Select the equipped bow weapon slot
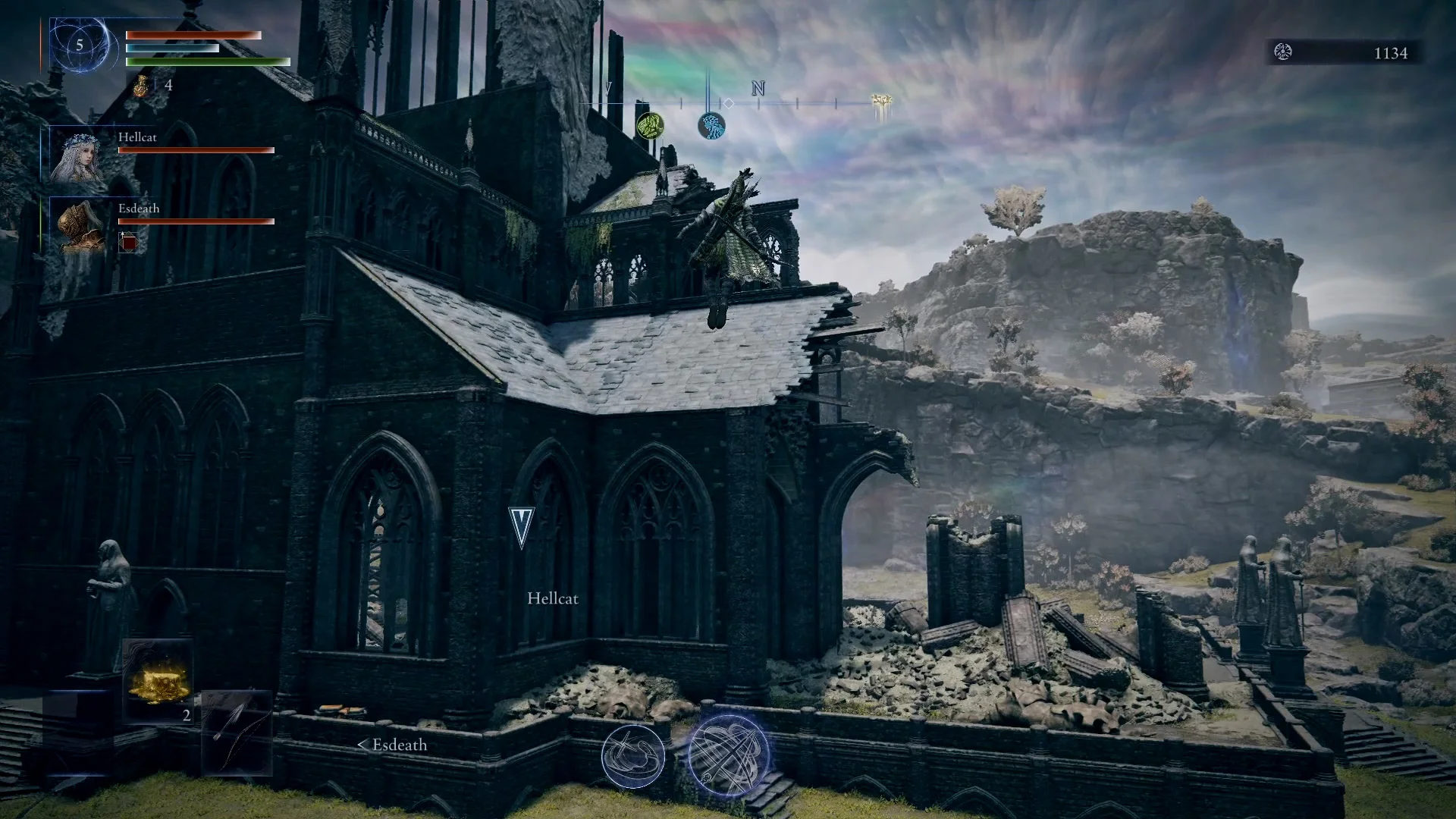Viewport: 1456px width, 819px height. 236,732
